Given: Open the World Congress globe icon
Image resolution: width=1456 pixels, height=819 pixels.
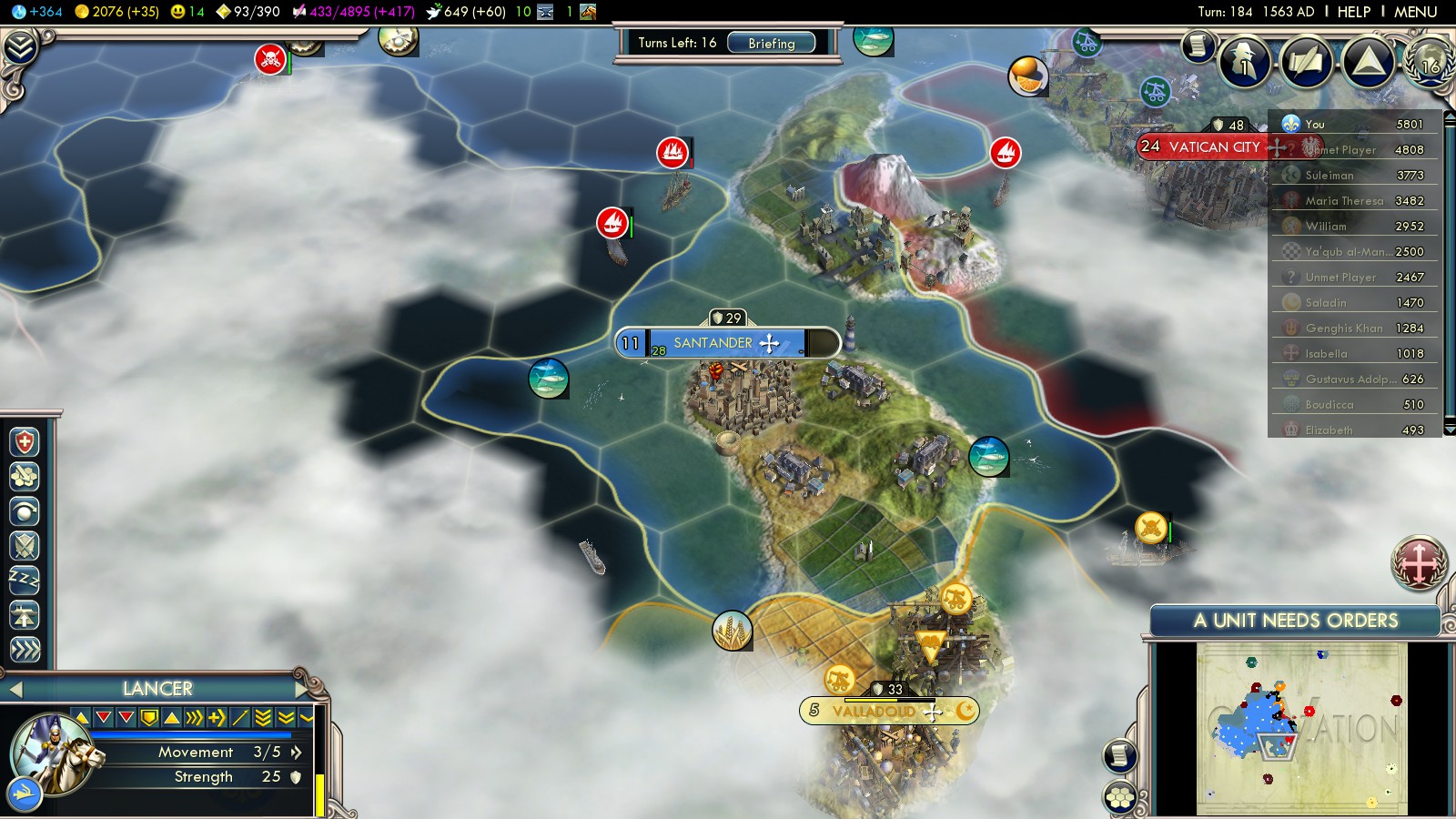Looking at the screenshot, I should (1430, 61).
